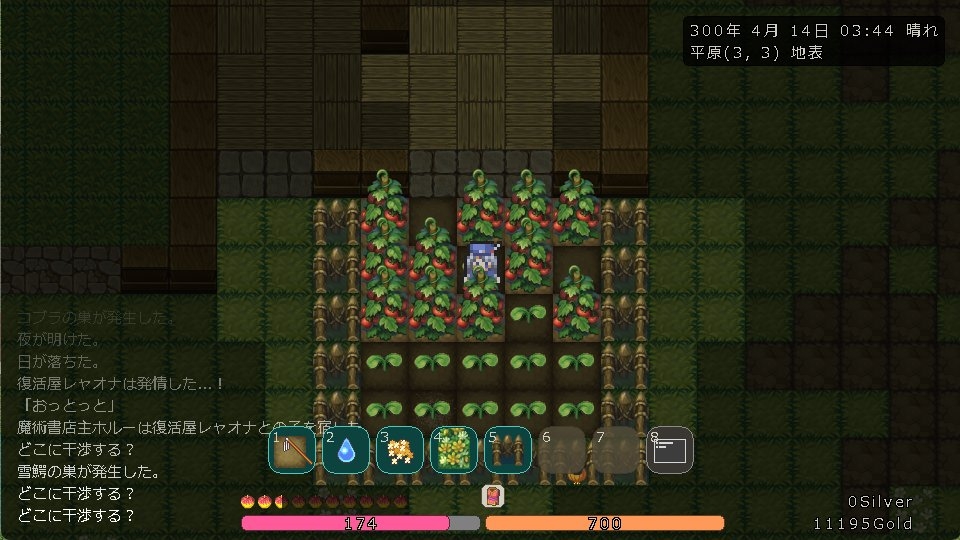
Task: Choose the wooden fence in hotbar slot 5
Action: (508, 451)
